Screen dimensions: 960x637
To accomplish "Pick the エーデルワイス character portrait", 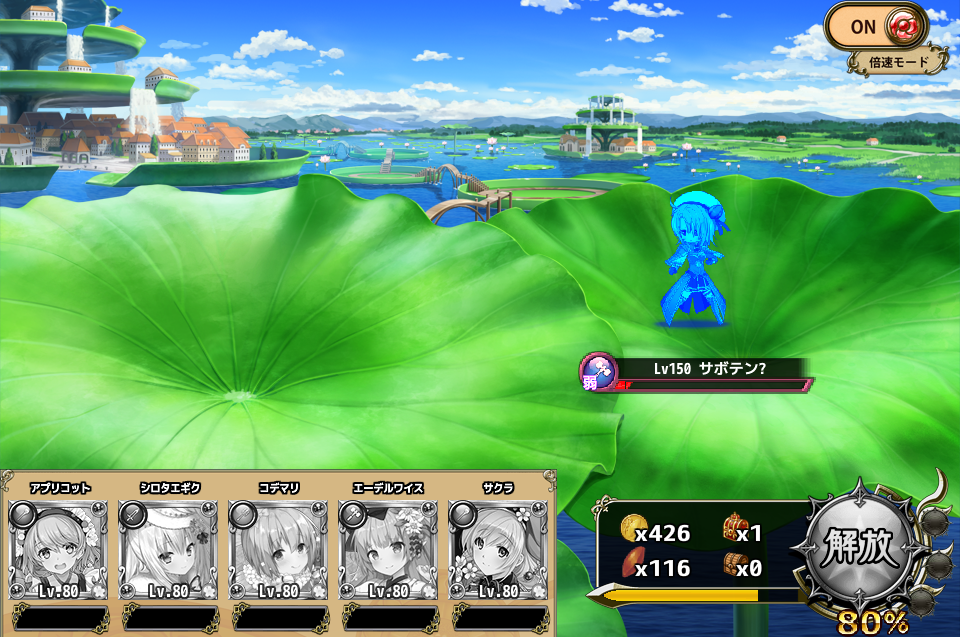I will [x=388, y=549].
